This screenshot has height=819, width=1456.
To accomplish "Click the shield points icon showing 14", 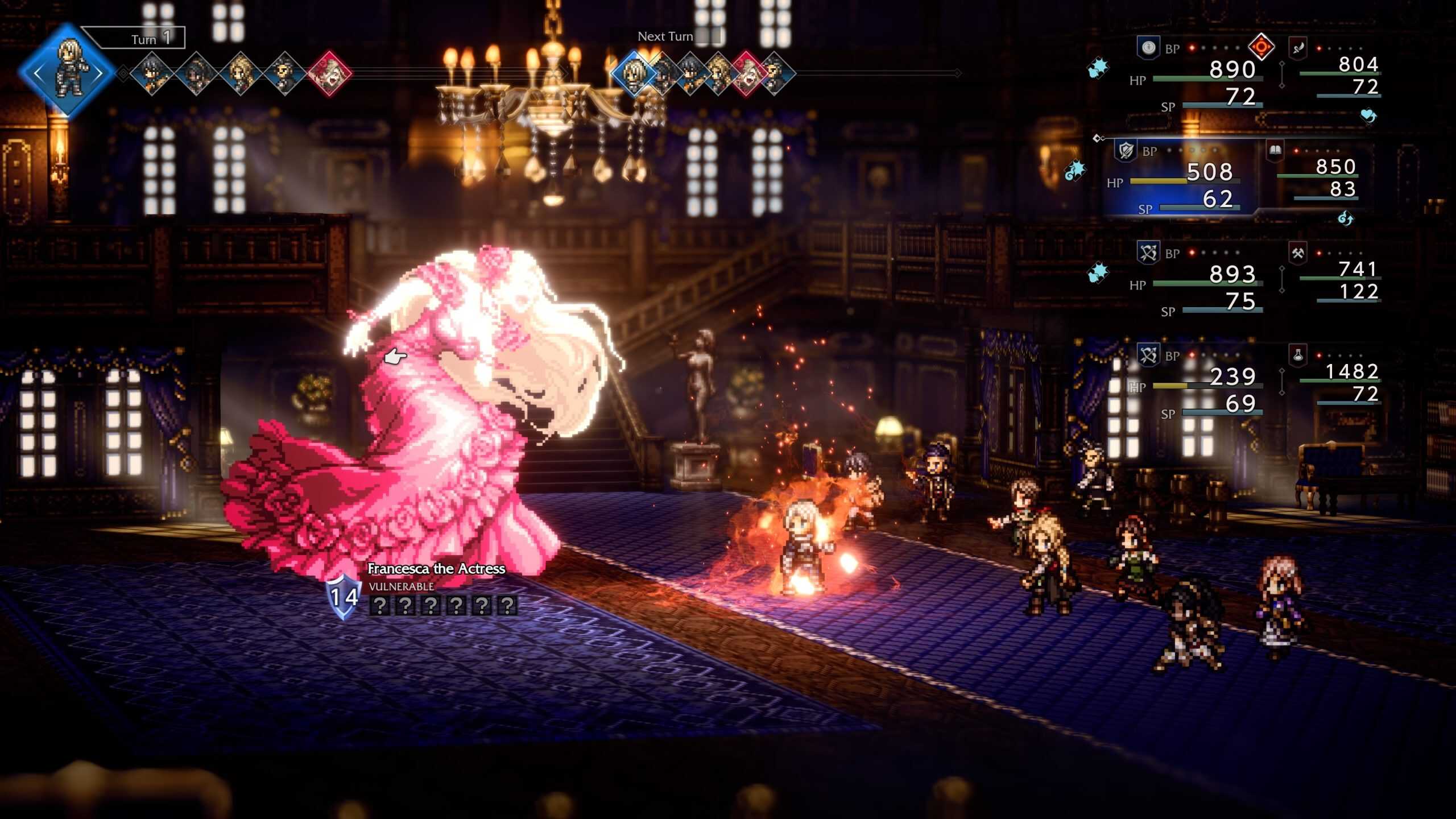I will pyautogui.click(x=344, y=597).
